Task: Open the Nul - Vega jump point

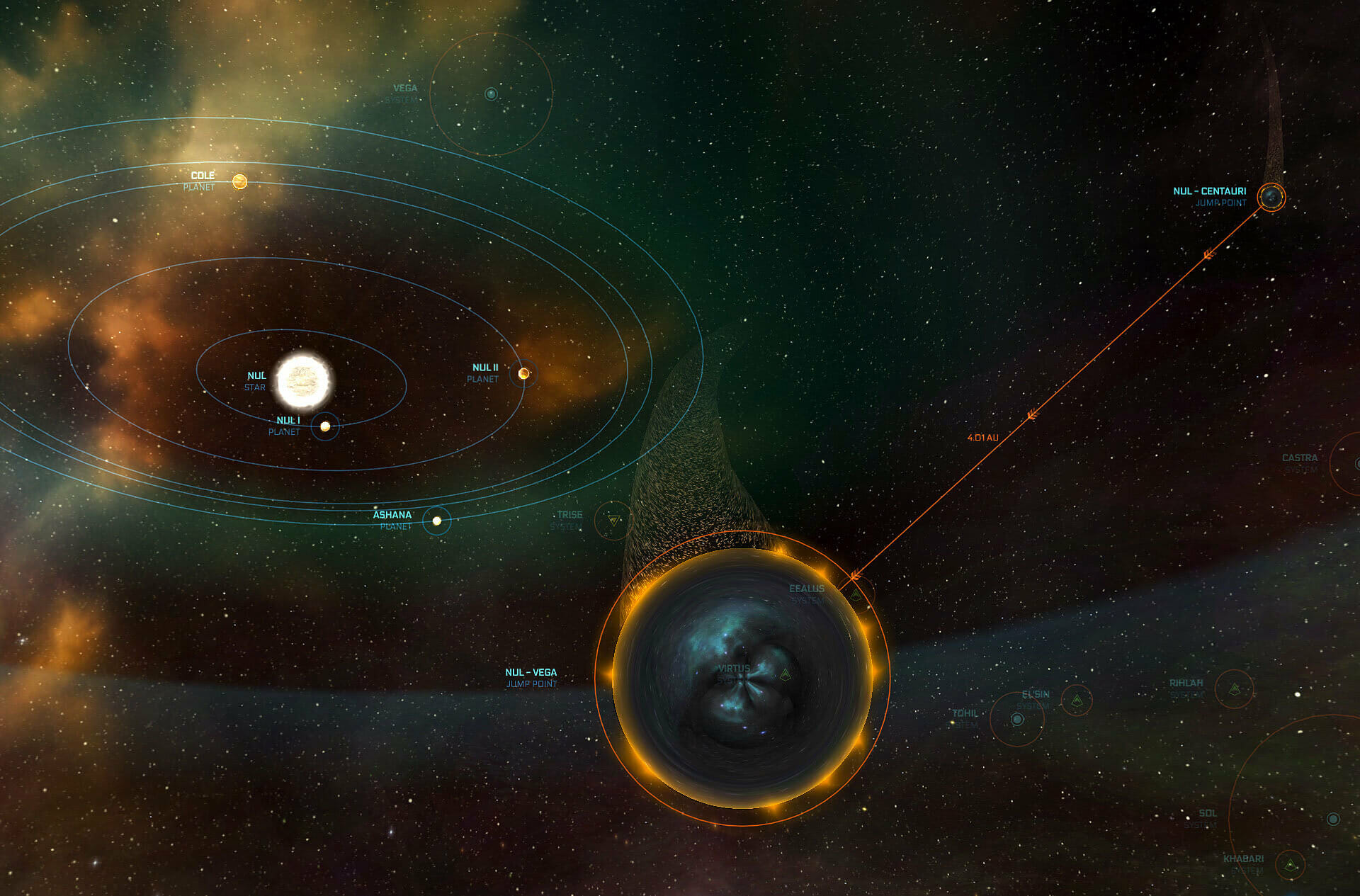Action: pos(742,678)
